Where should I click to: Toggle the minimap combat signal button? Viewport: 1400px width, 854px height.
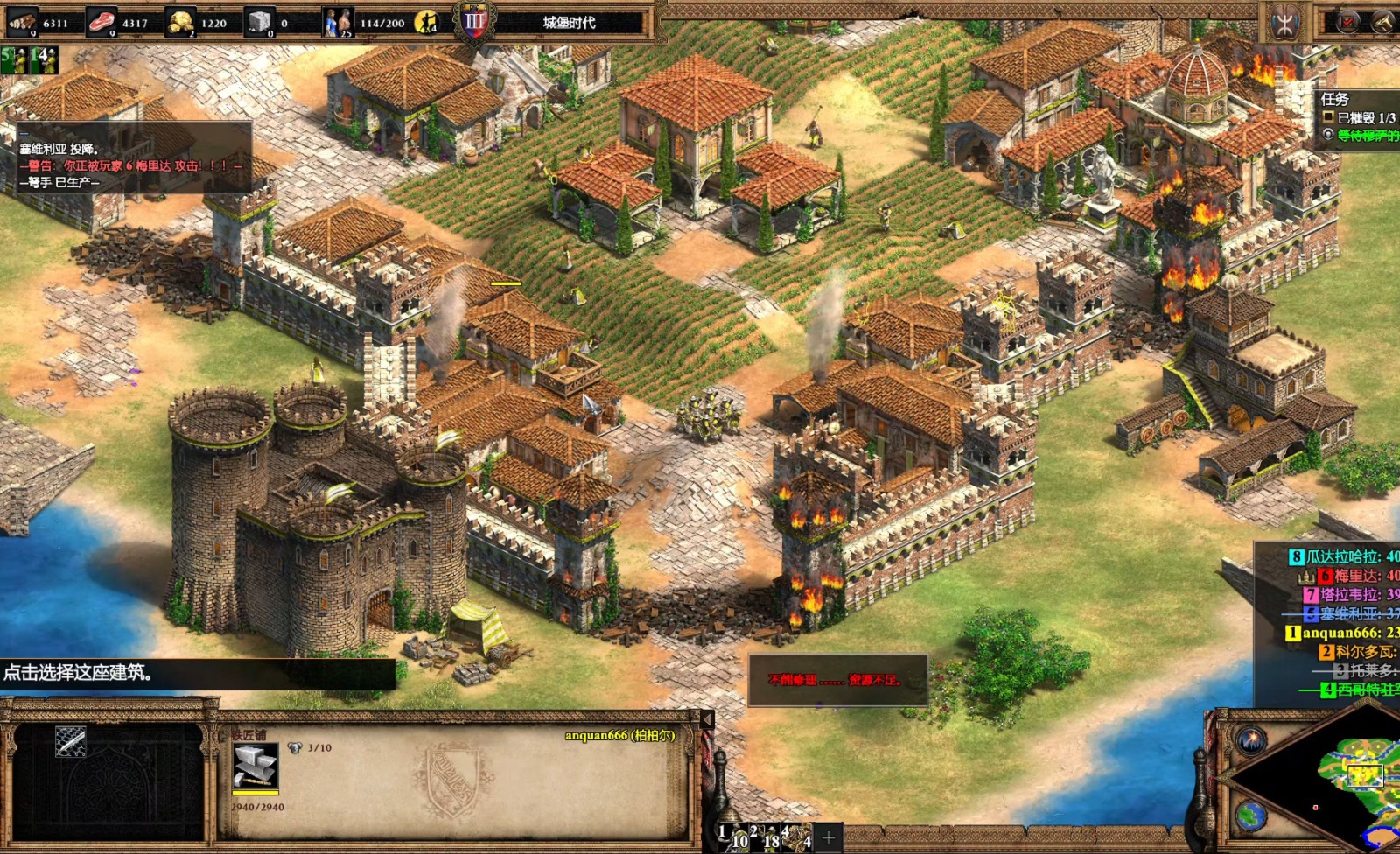click(1251, 740)
